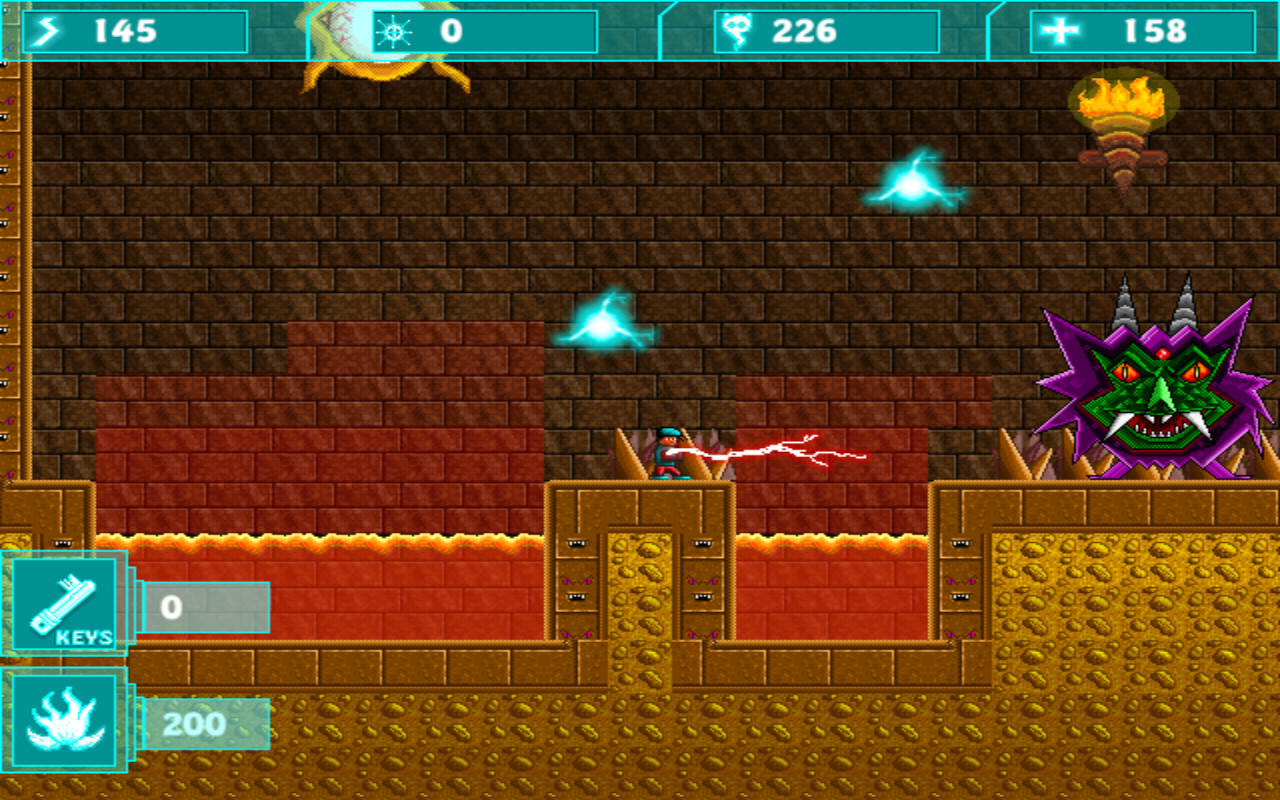Select the upper-left HUD counter bar
Image resolution: width=1280 pixels, height=800 pixels.
point(135,31)
